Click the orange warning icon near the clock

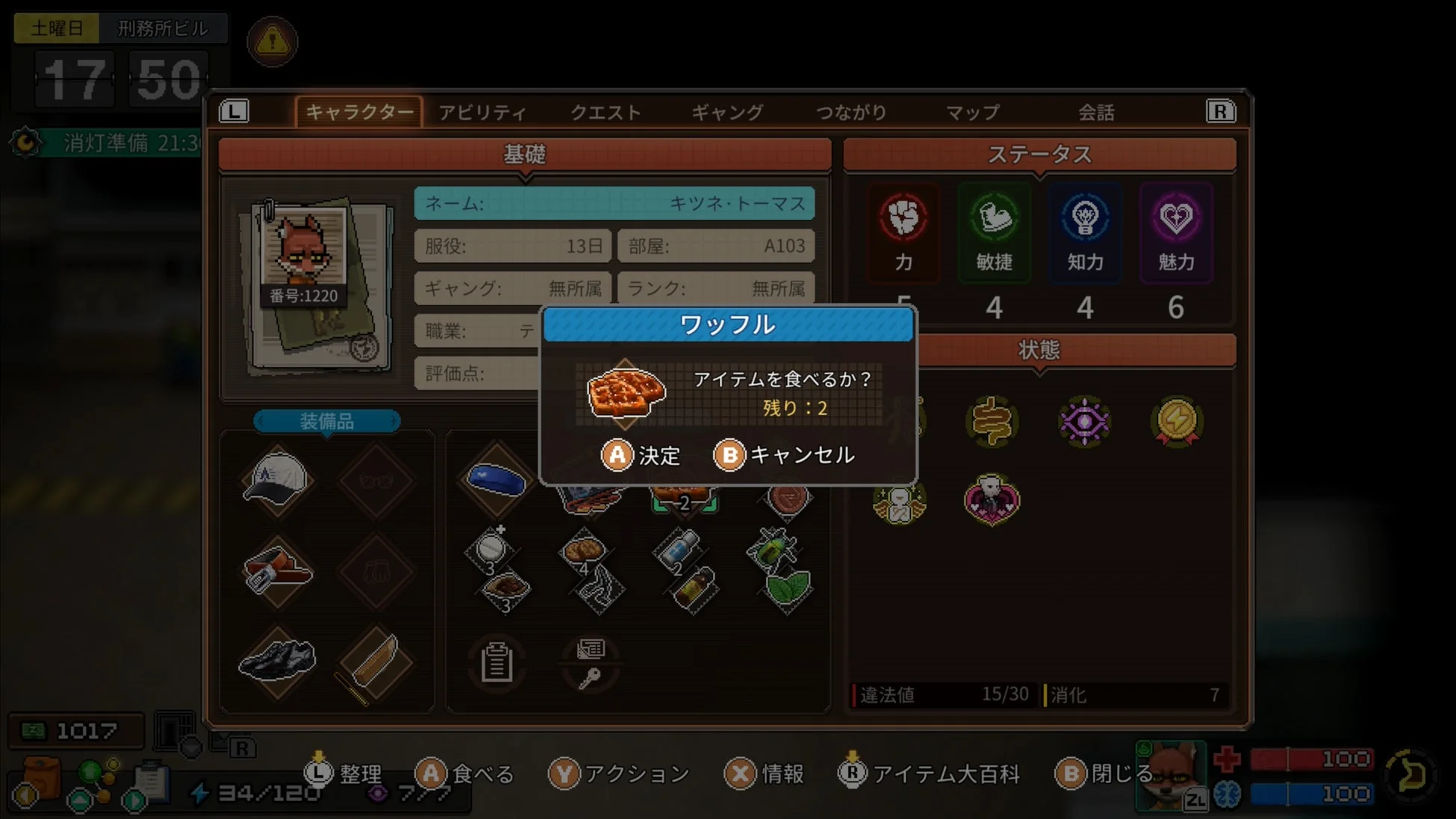(272, 42)
